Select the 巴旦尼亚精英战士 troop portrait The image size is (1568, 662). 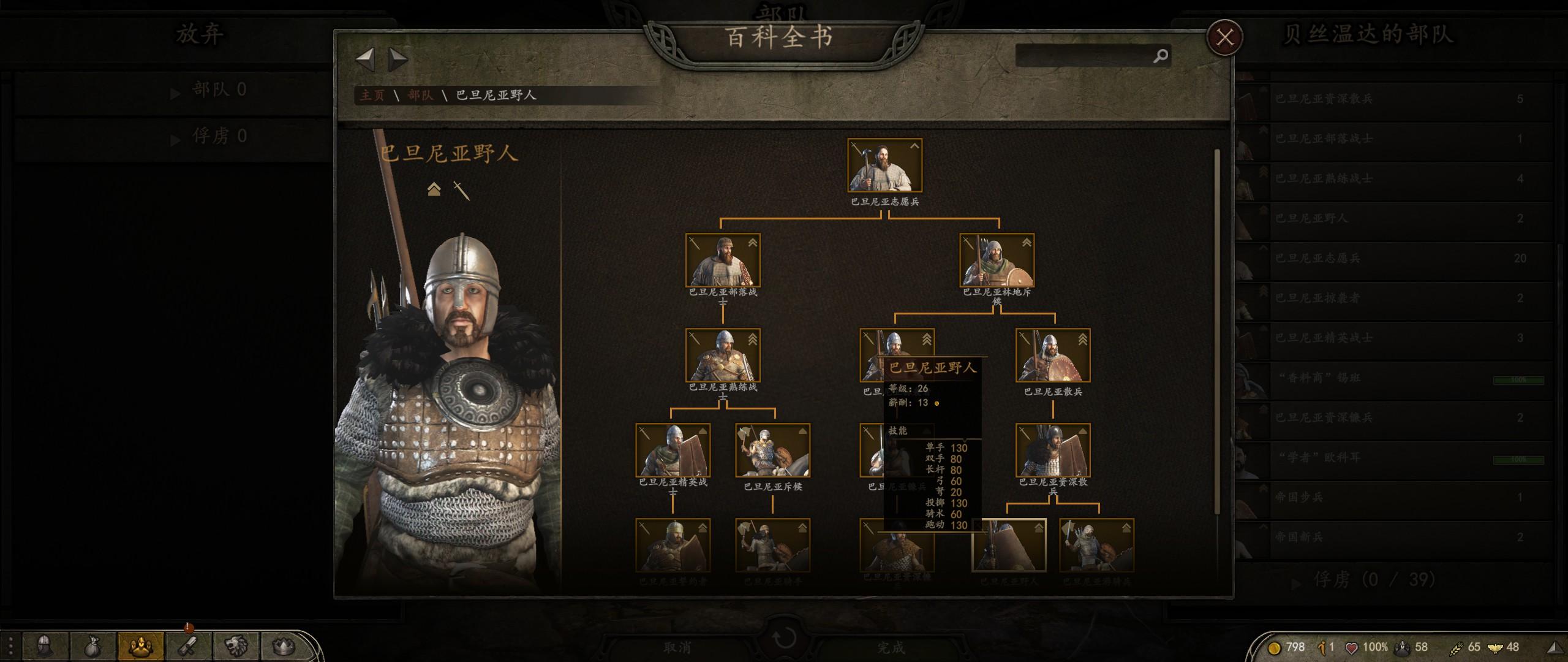[673, 450]
